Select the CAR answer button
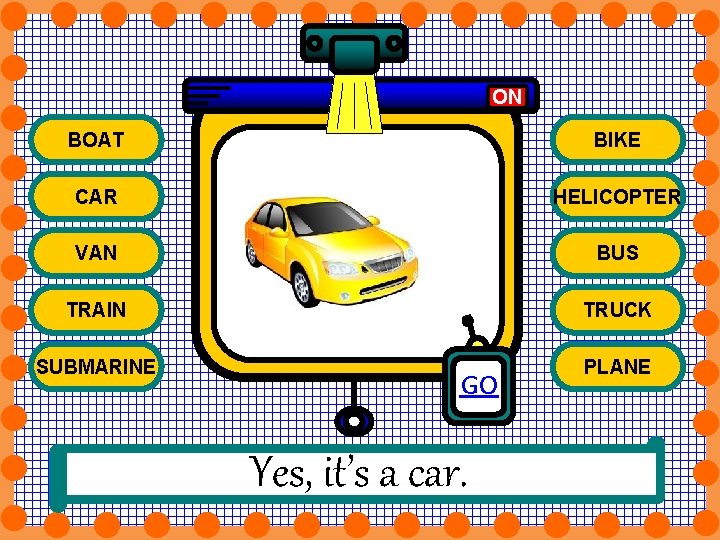Screen dimensions: 720x540 [x=96, y=197]
